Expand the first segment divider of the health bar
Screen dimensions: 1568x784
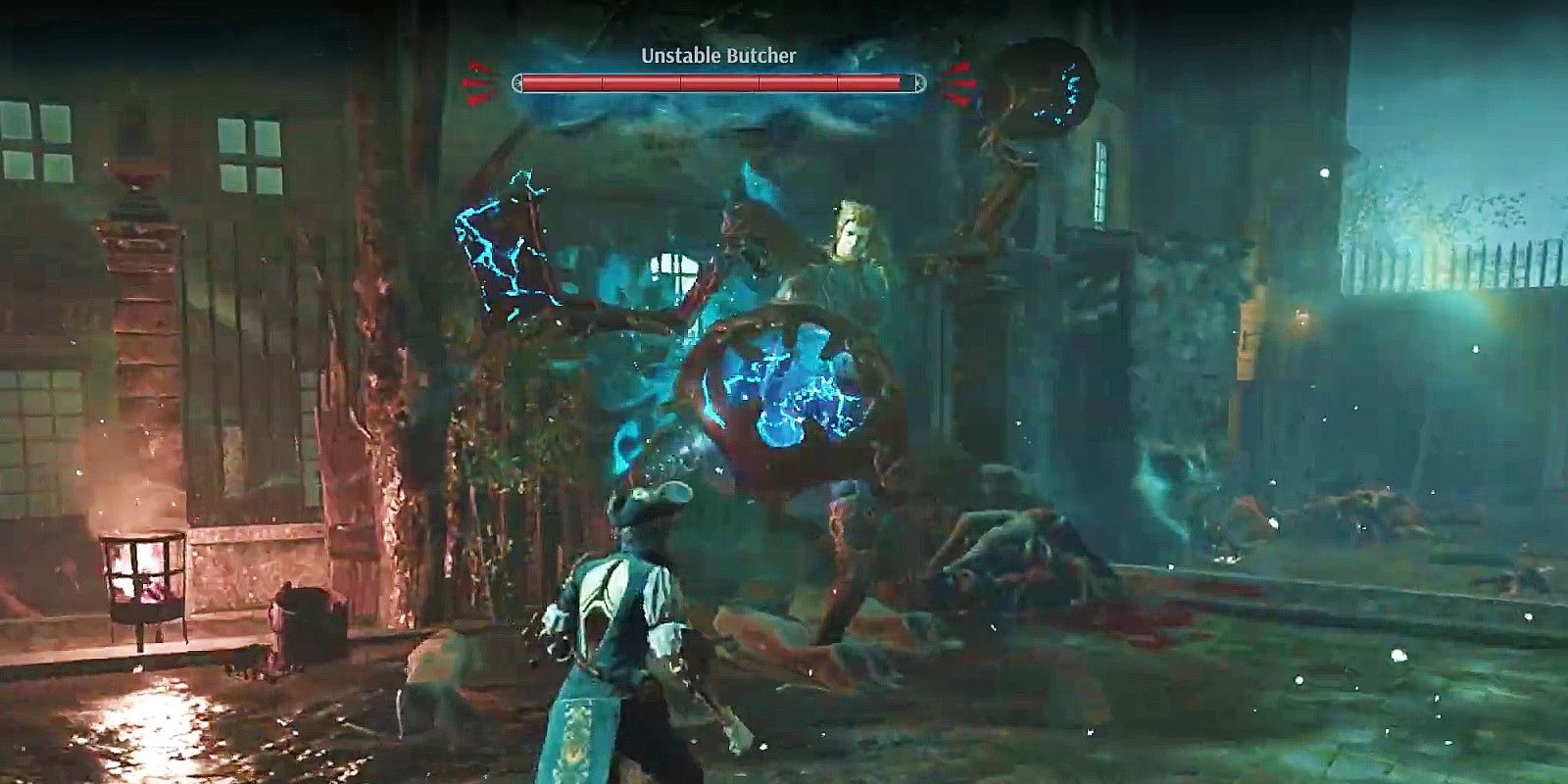603,83
